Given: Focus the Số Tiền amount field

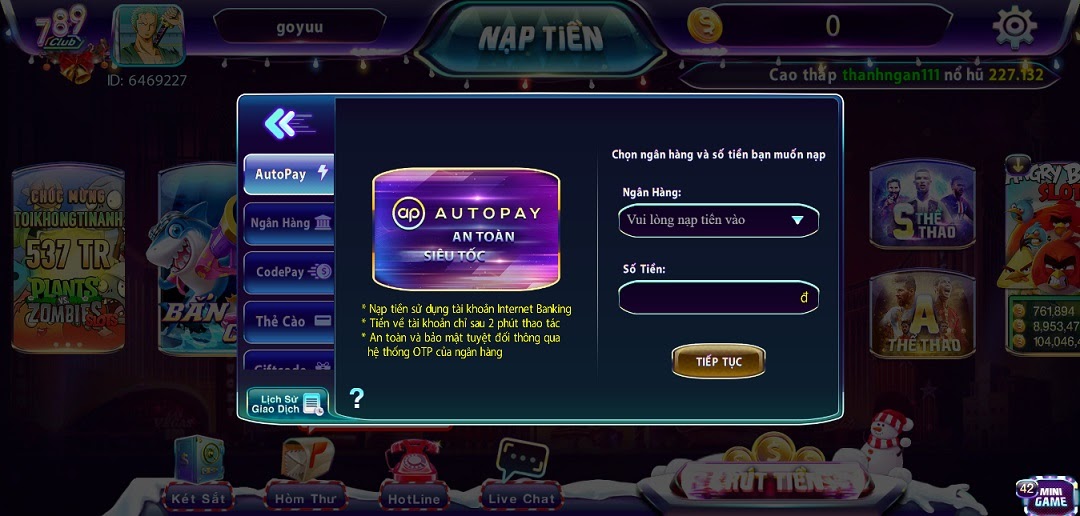Looking at the screenshot, I should point(718,298).
